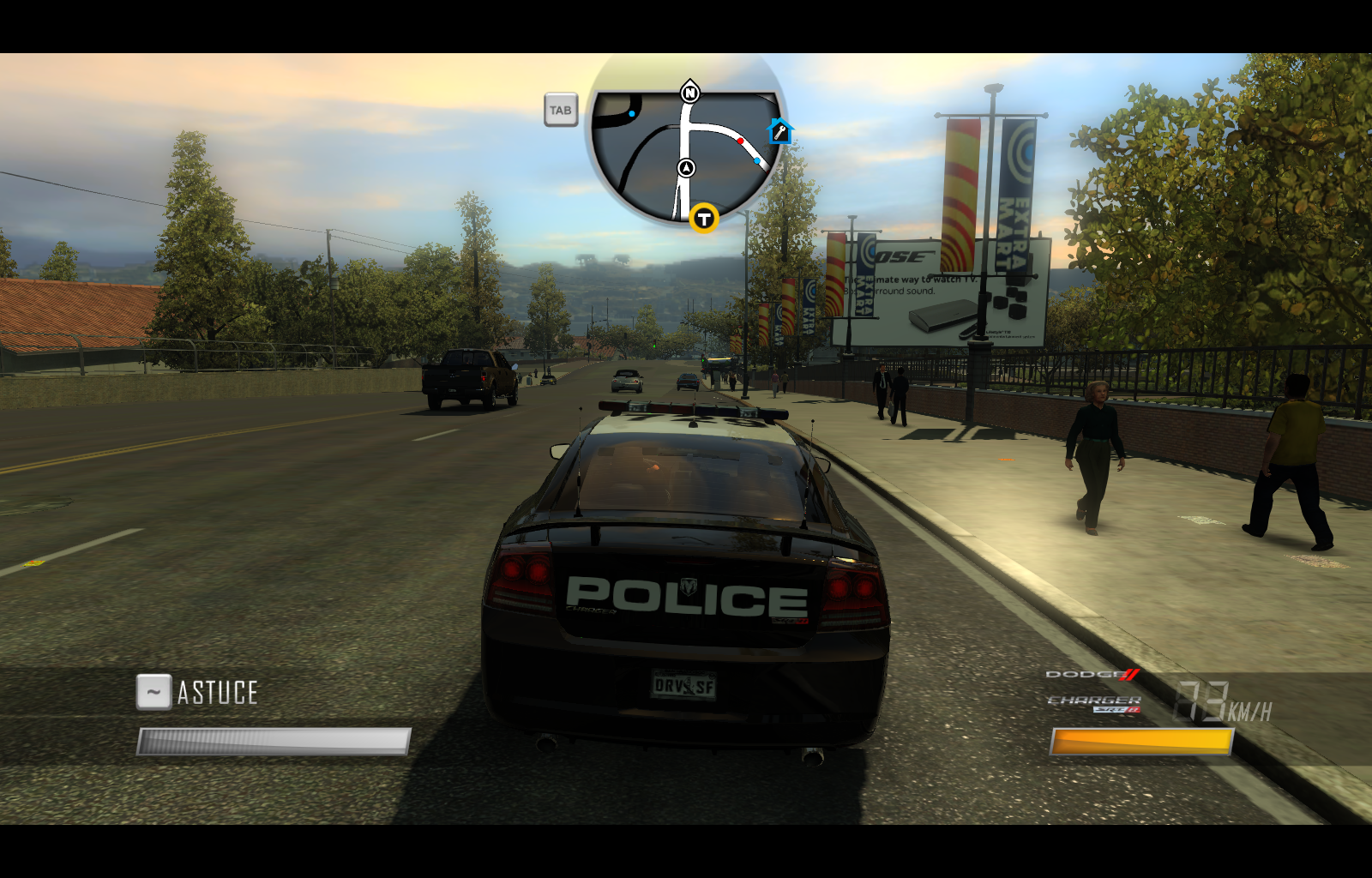Click the yellow T mission marker on the minimap

(703, 219)
